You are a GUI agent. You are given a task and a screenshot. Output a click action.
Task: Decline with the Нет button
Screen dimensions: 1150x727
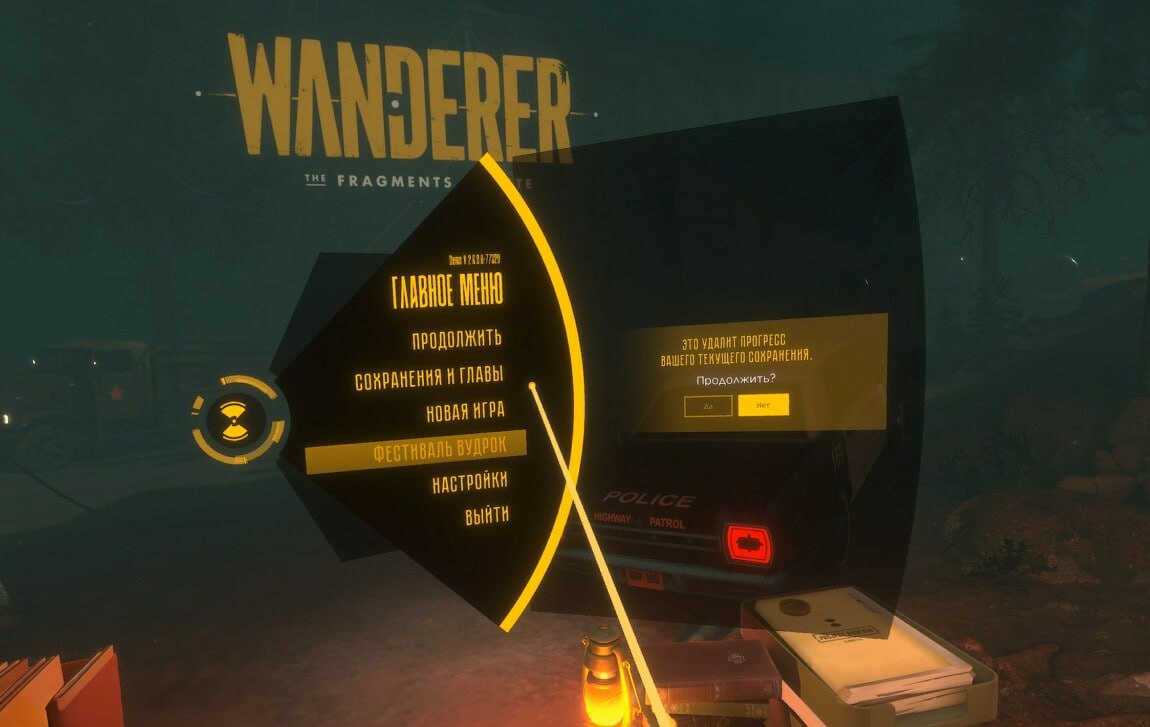(x=763, y=405)
